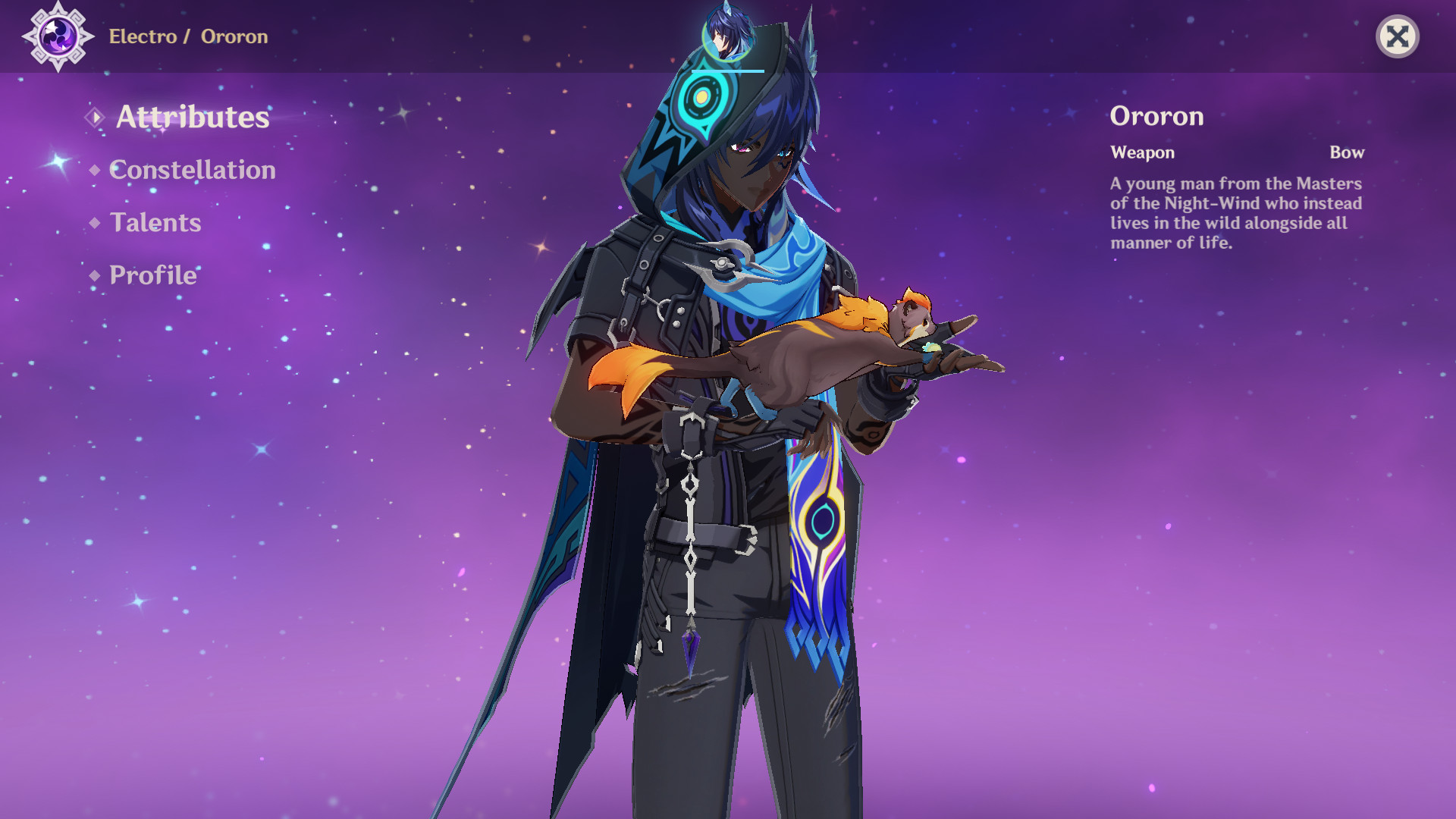Close the character screen

pos(1397,36)
